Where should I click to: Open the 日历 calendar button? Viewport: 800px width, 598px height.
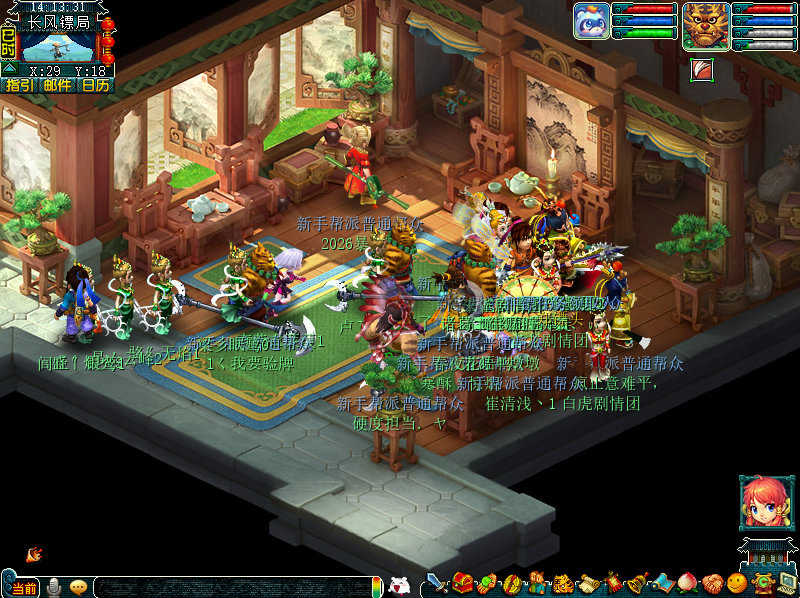click(x=96, y=85)
